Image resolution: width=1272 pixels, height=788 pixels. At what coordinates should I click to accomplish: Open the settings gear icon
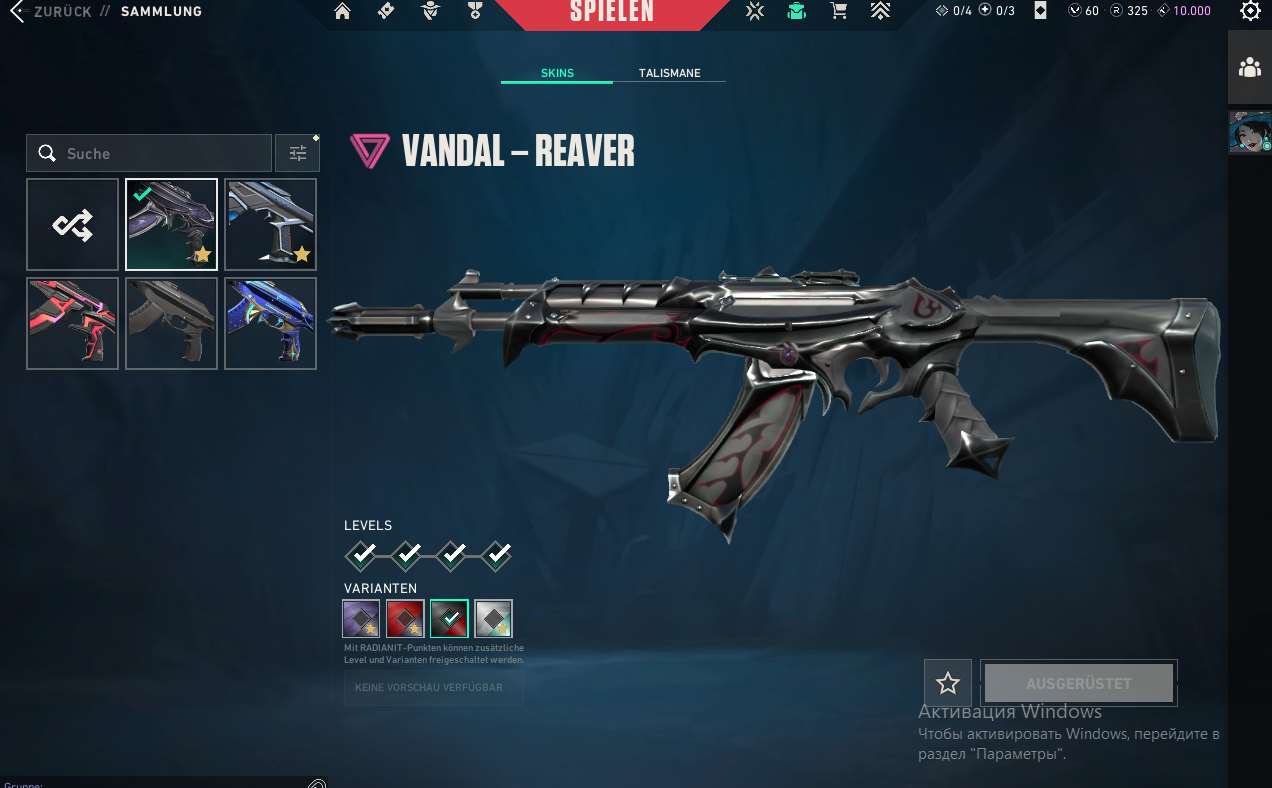1250,12
